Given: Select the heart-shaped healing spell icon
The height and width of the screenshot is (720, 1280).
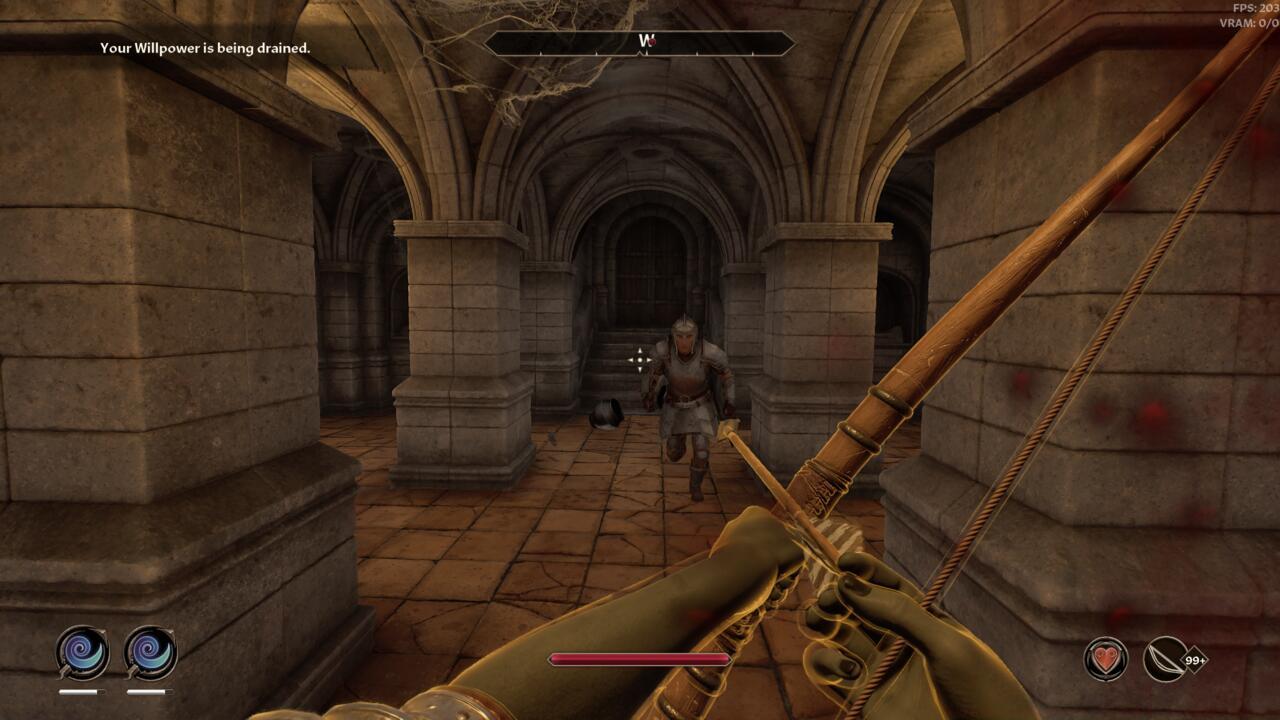Looking at the screenshot, I should point(1106,659).
